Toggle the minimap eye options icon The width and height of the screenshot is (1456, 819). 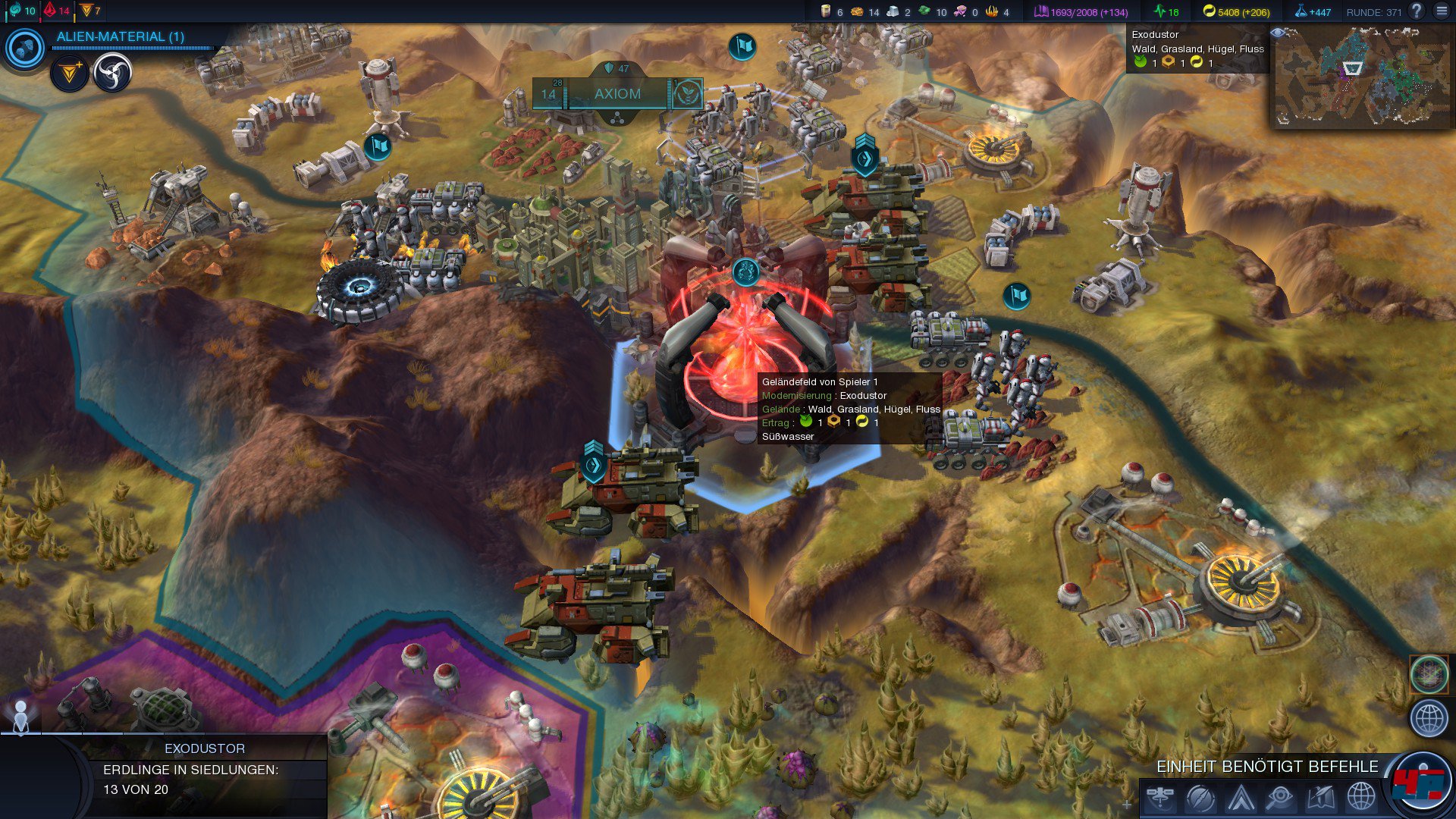pos(1277,33)
